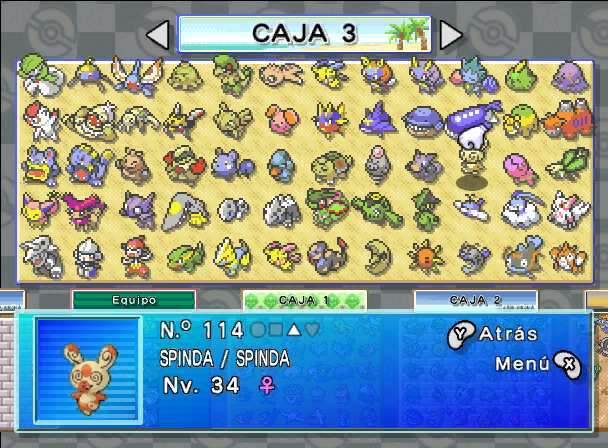Select the round blue Wailmer
Viewport: 608px width, 448px height.
coord(423,119)
